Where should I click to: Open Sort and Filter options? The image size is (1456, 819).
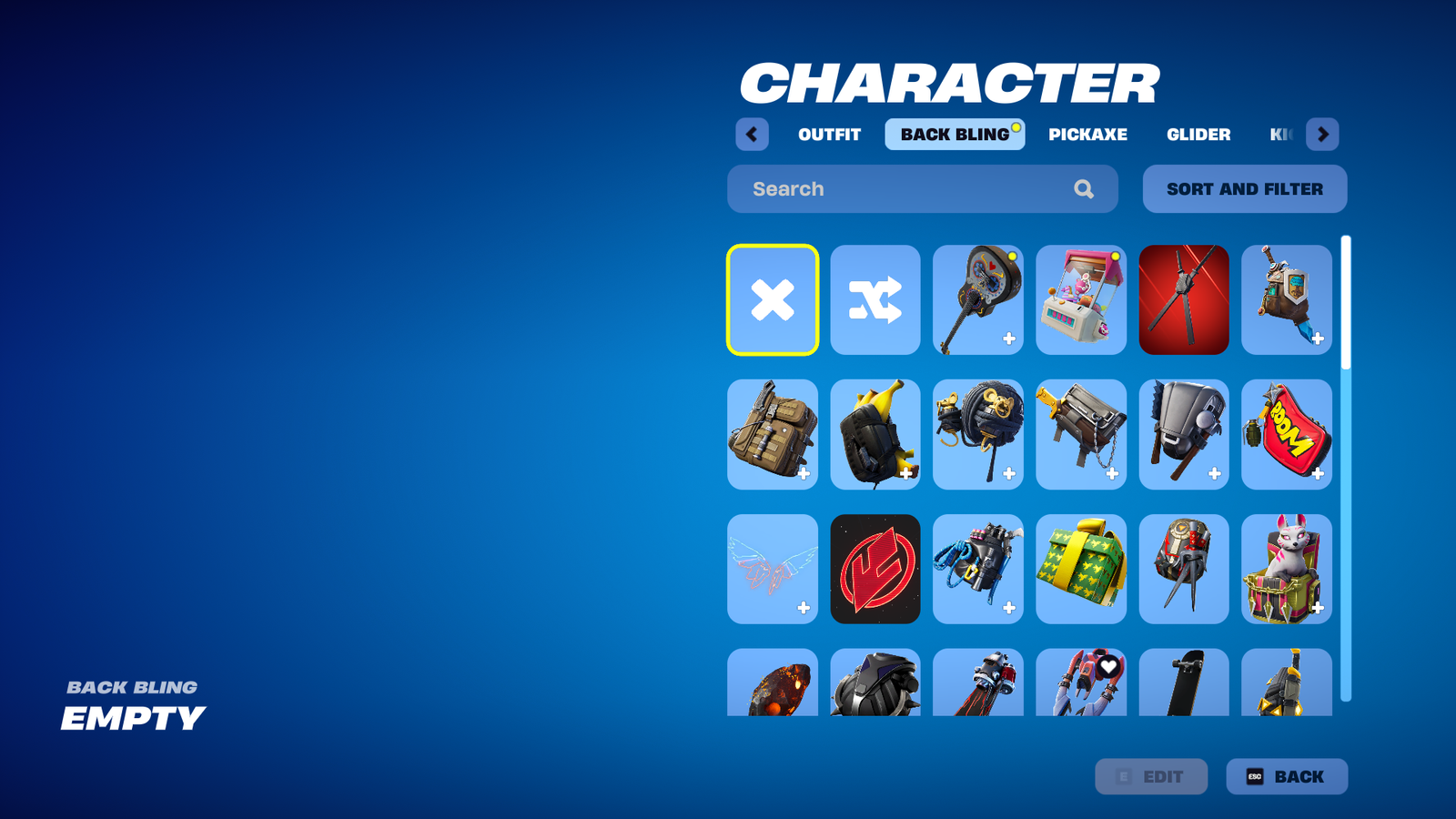(1245, 189)
